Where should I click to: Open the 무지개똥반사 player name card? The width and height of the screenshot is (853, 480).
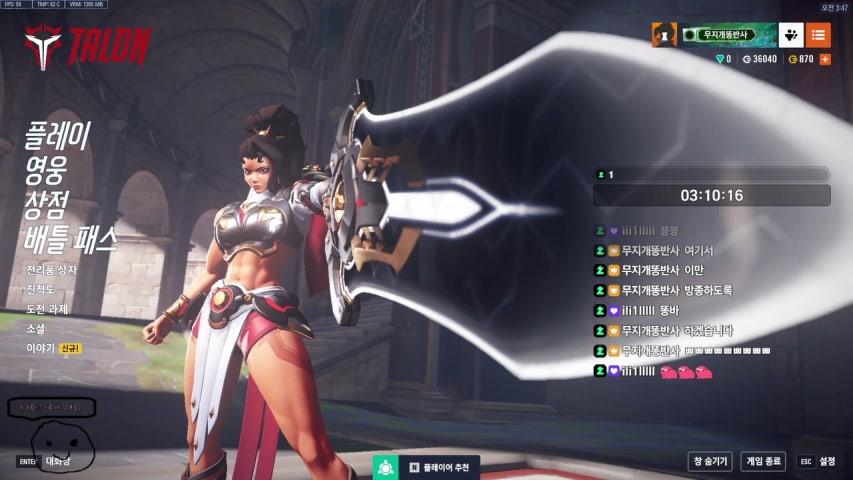click(729, 35)
